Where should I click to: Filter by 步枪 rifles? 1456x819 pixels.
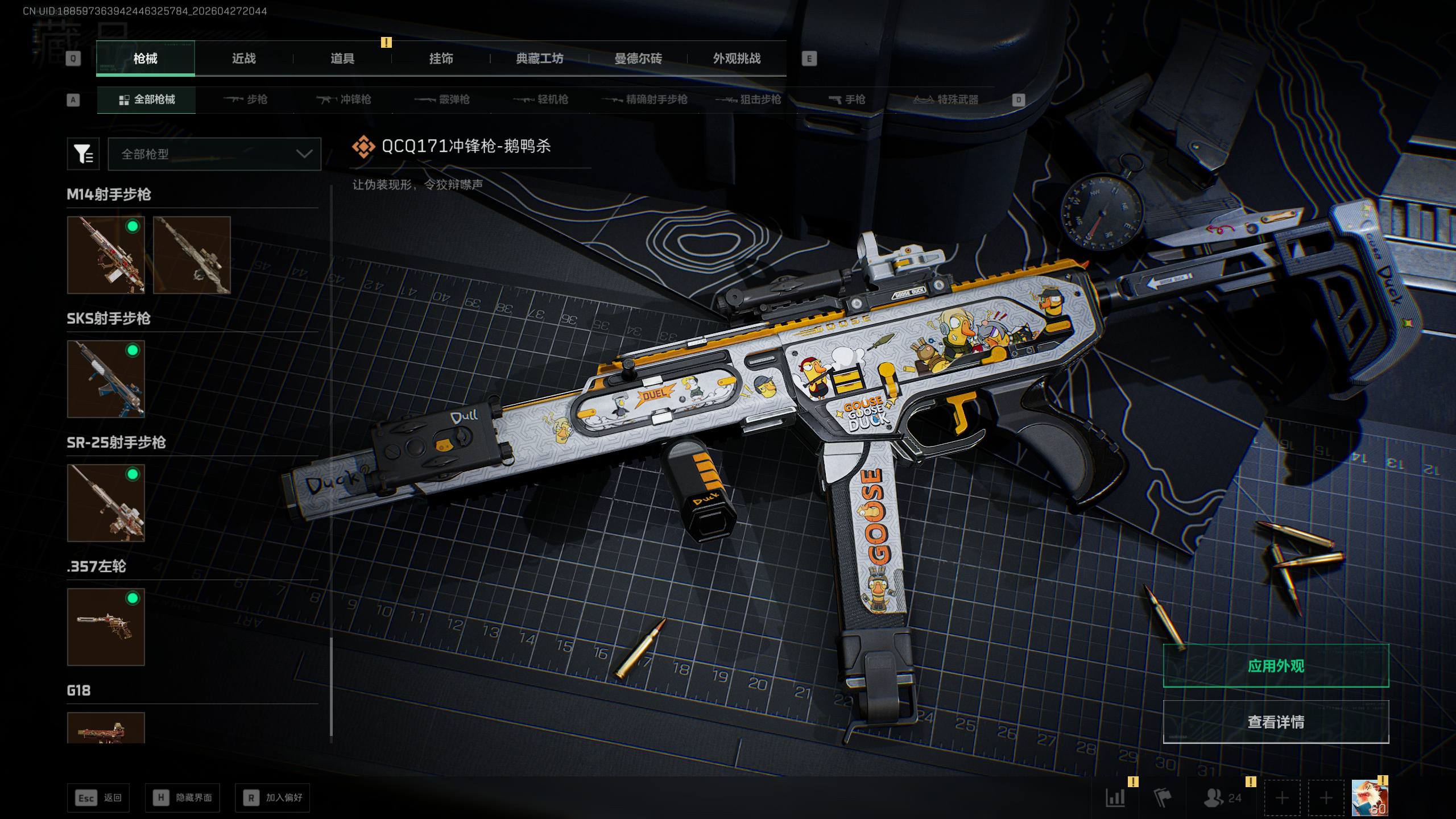pyautogui.click(x=246, y=100)
